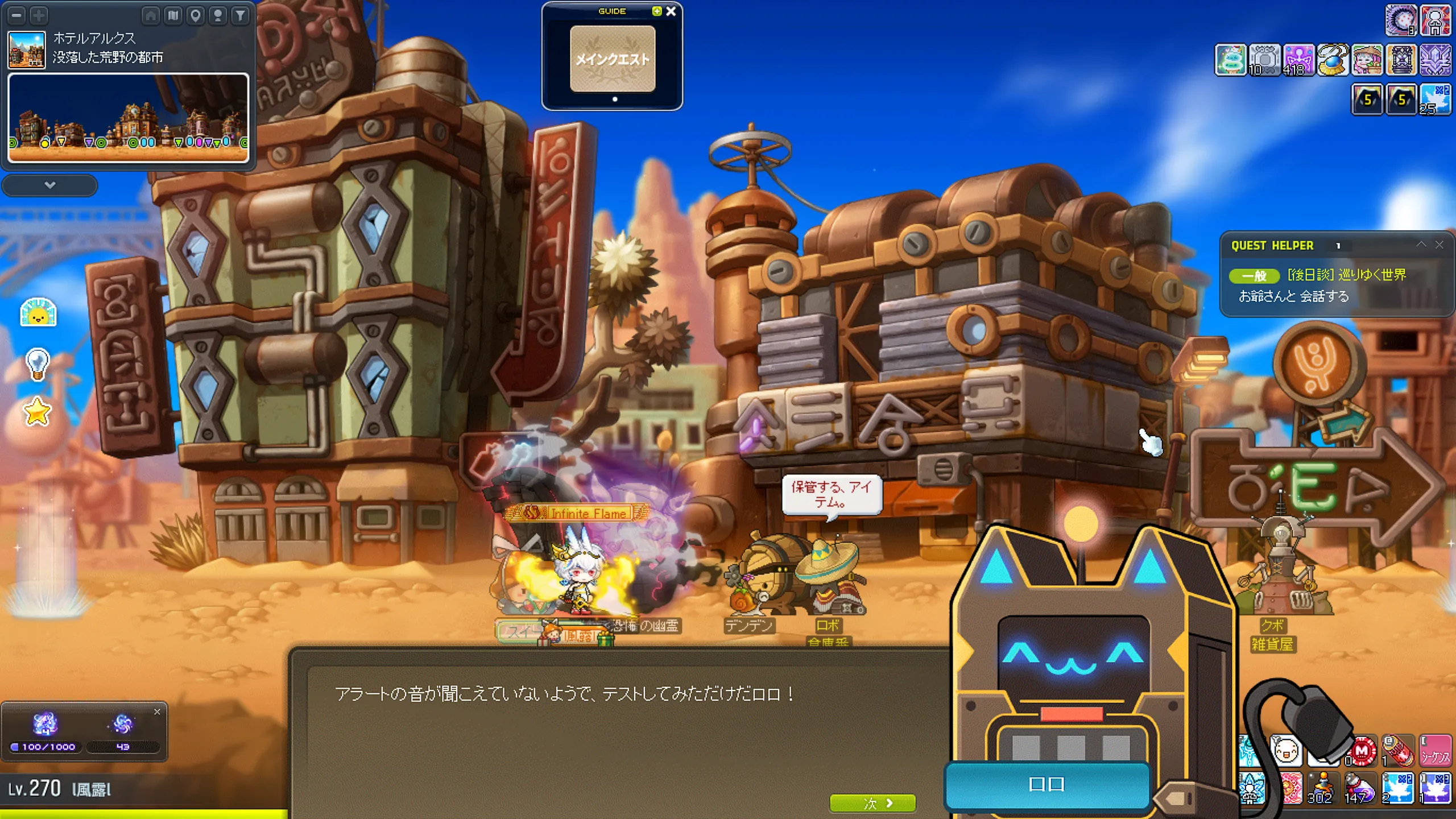Expand the dropdown arrow below the minimap
Viewport: 1456px width, 819px height.
tap(49, 185)
